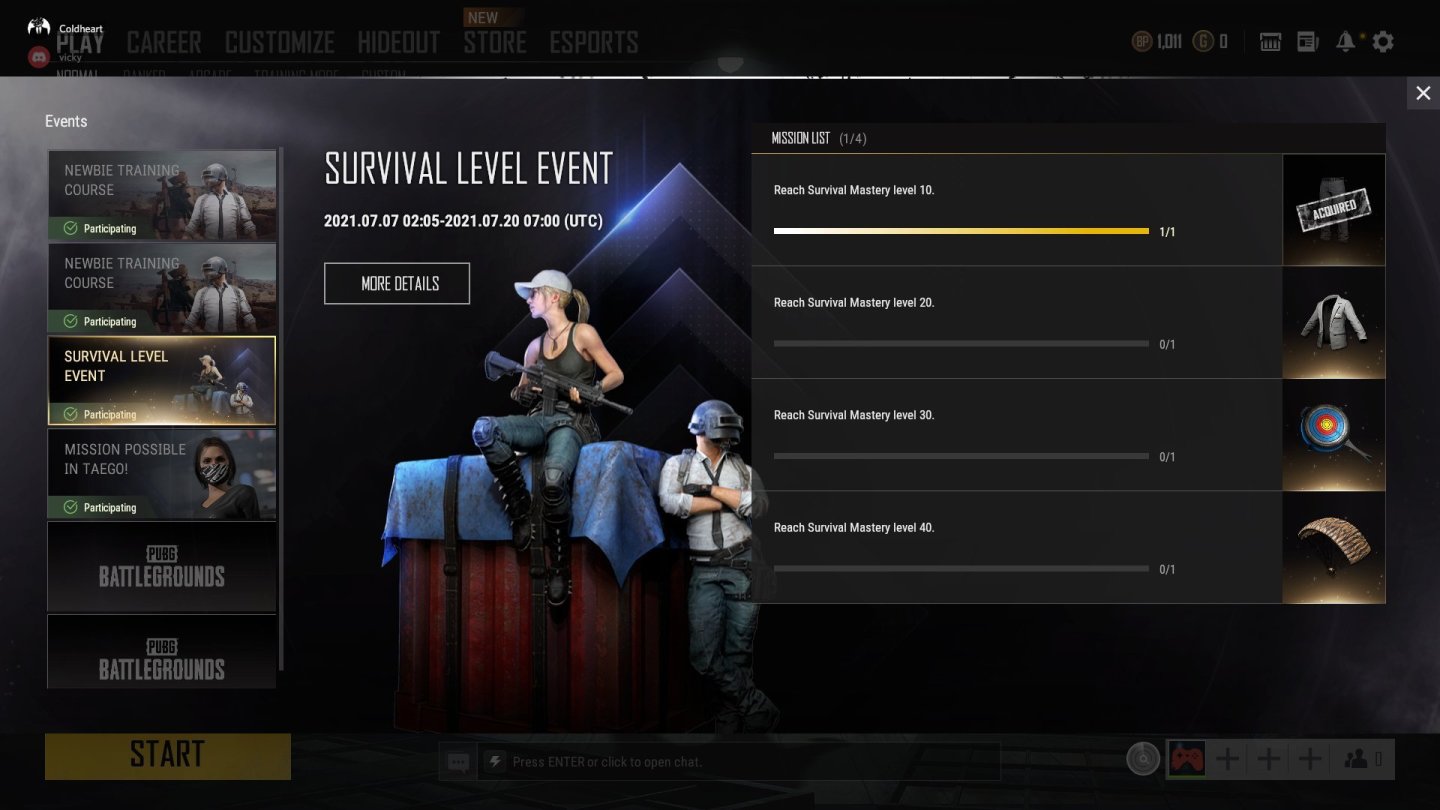Open the Store tab

495,42
